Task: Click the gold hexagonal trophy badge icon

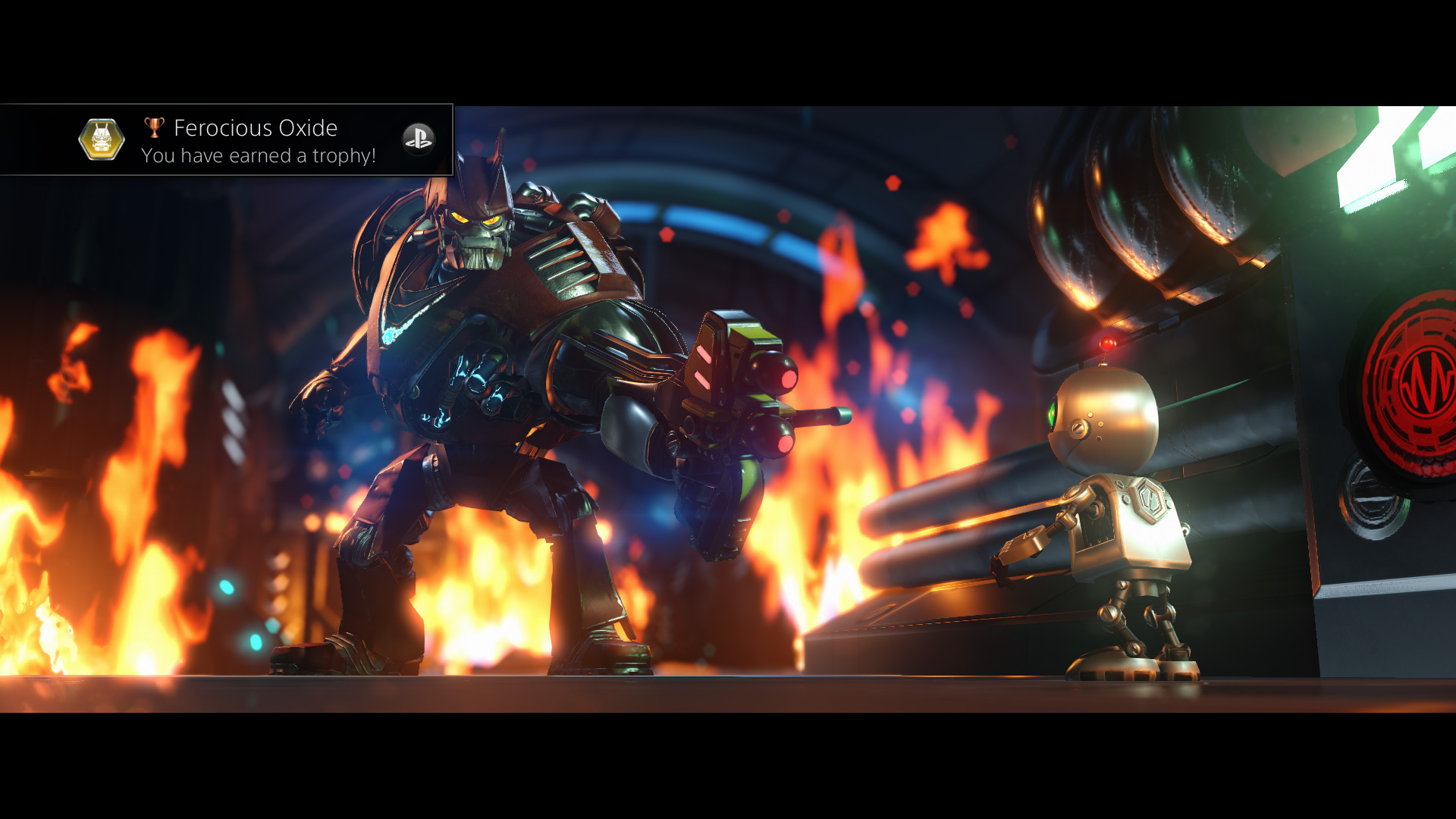Action: (102, 140)
